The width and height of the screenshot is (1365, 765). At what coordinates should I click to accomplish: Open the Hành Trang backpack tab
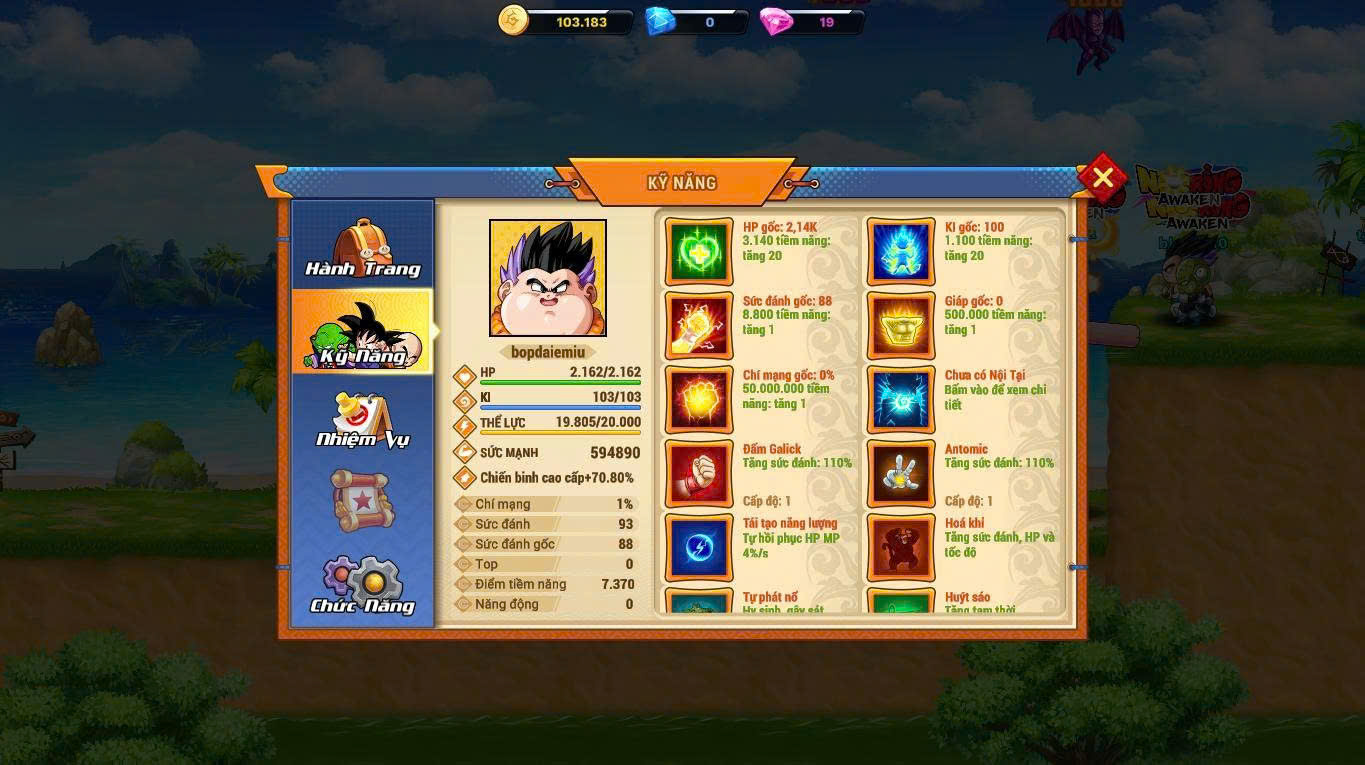pos(363,246)
